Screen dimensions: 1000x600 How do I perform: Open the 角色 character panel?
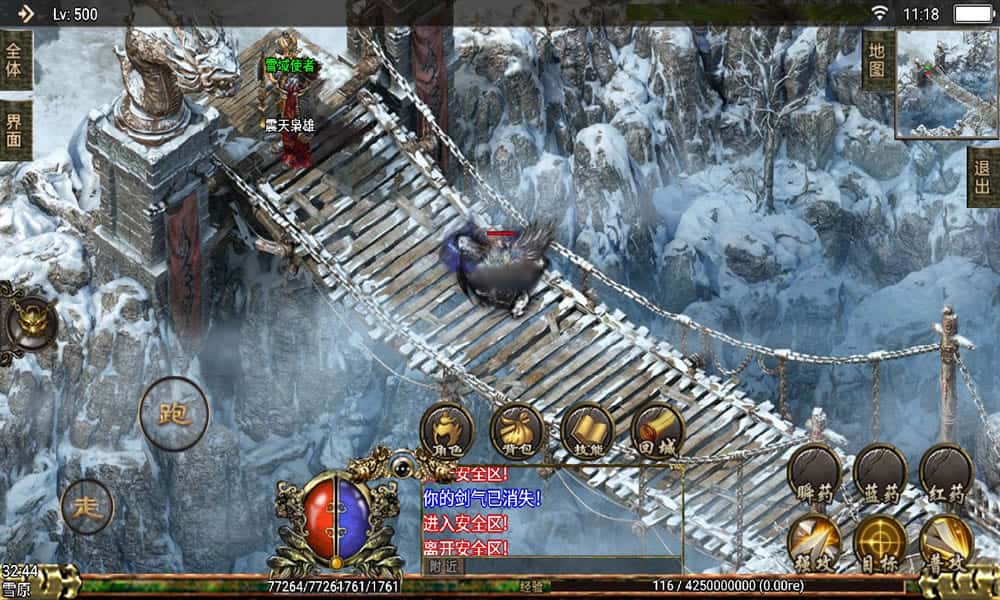pos(446,430)
